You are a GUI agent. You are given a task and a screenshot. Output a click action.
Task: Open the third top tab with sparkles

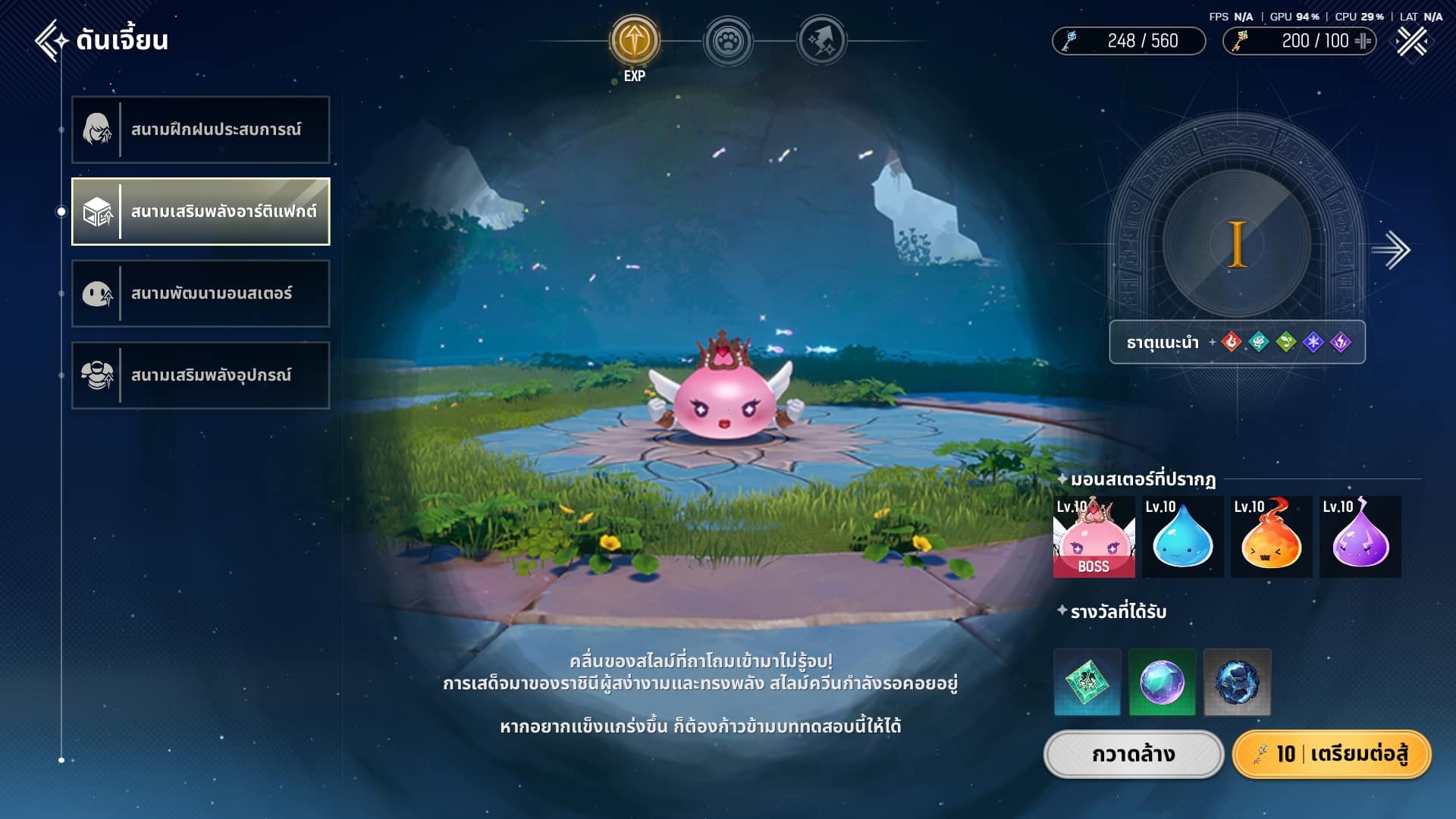(x=821, y=41)
